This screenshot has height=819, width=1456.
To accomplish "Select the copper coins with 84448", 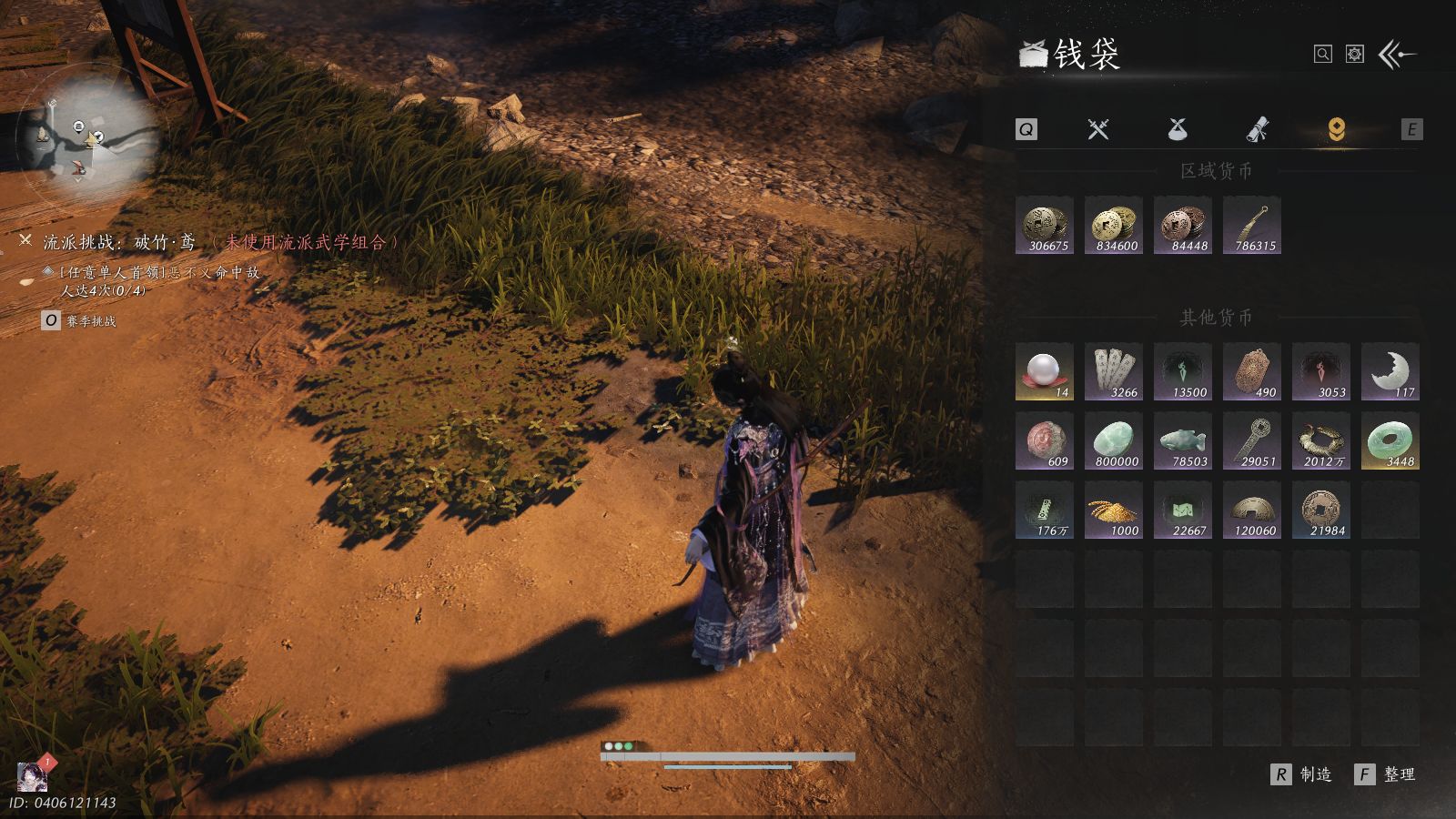I will [1183, 225].
